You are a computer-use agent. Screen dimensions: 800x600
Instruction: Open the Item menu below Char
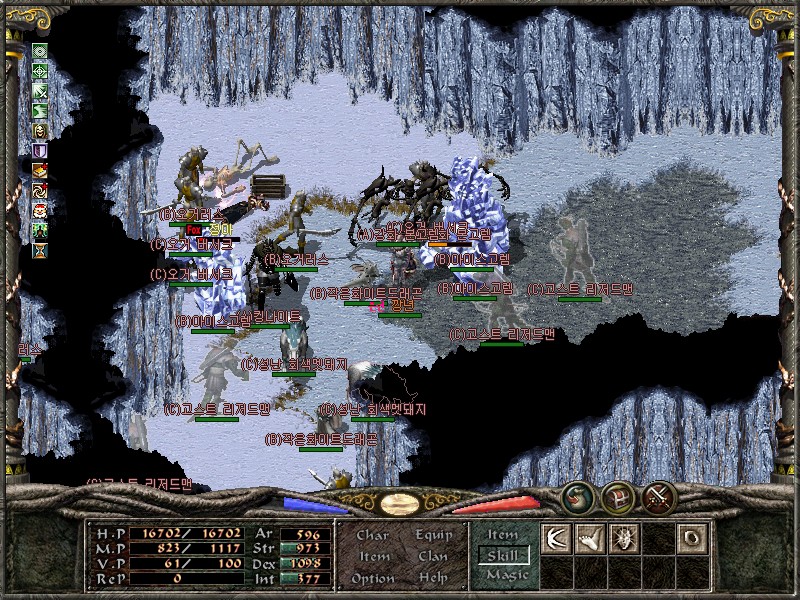(373, 556)
